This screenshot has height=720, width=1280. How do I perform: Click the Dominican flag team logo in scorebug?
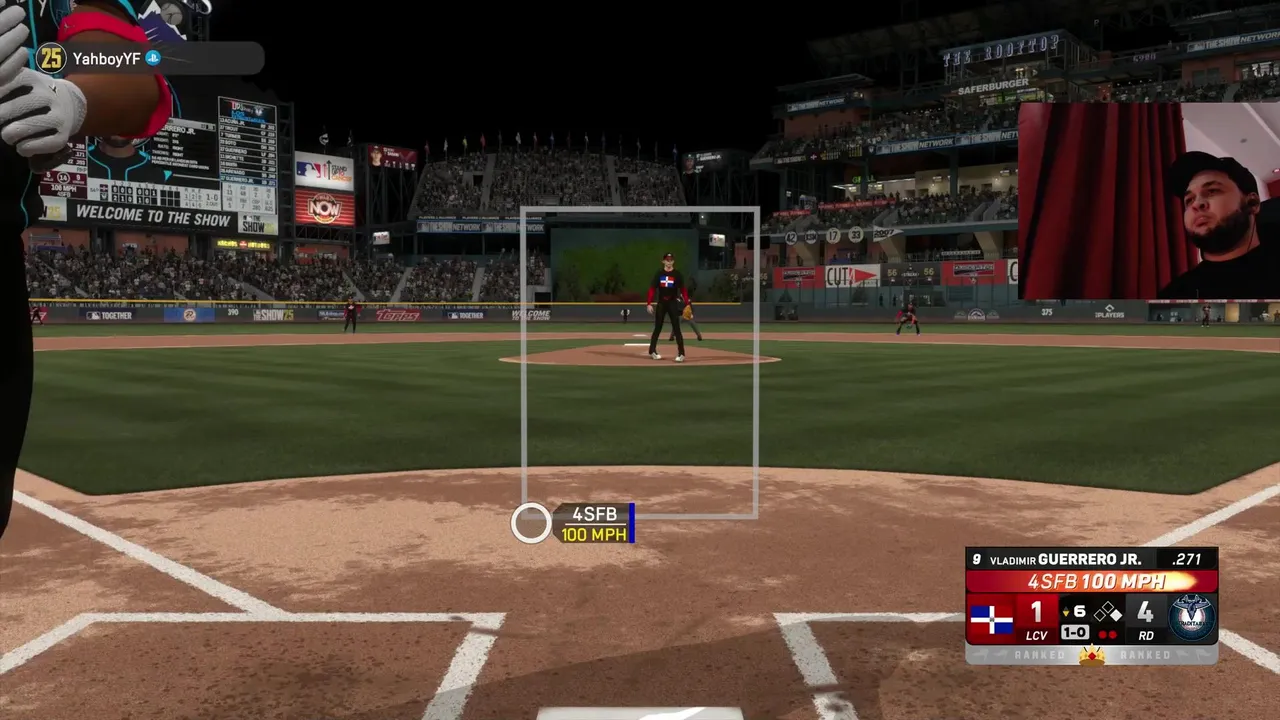click(x=991, y=619)
